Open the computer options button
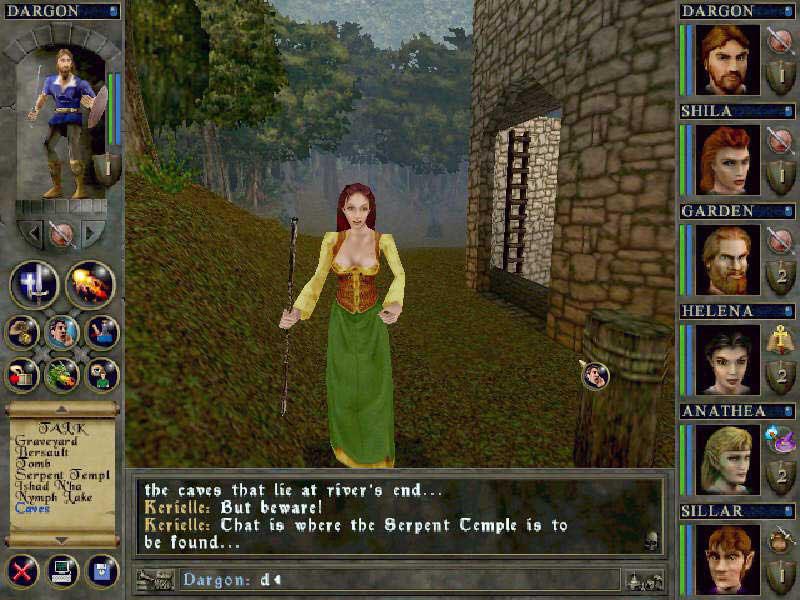 pos(62,572)
